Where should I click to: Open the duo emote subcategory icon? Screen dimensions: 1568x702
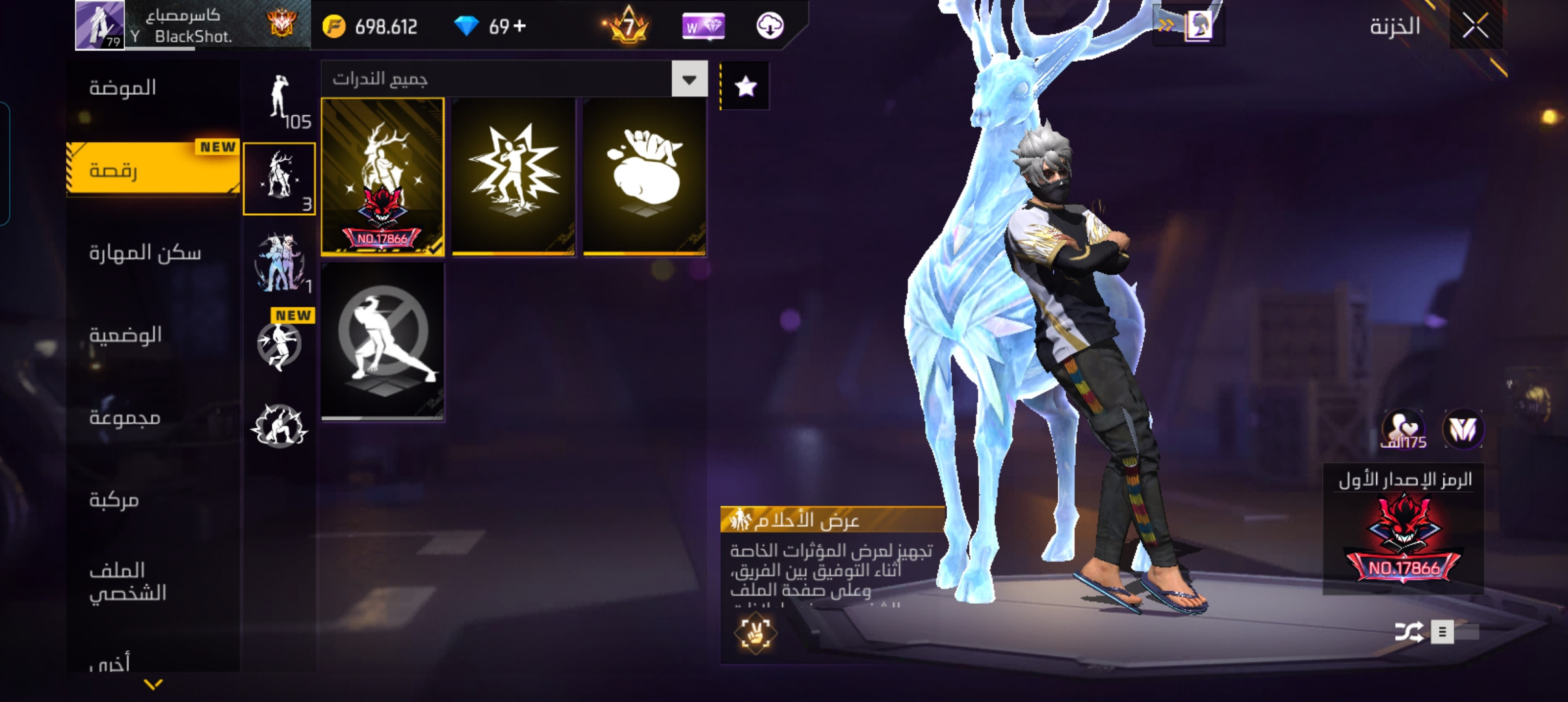click(280, 263)
